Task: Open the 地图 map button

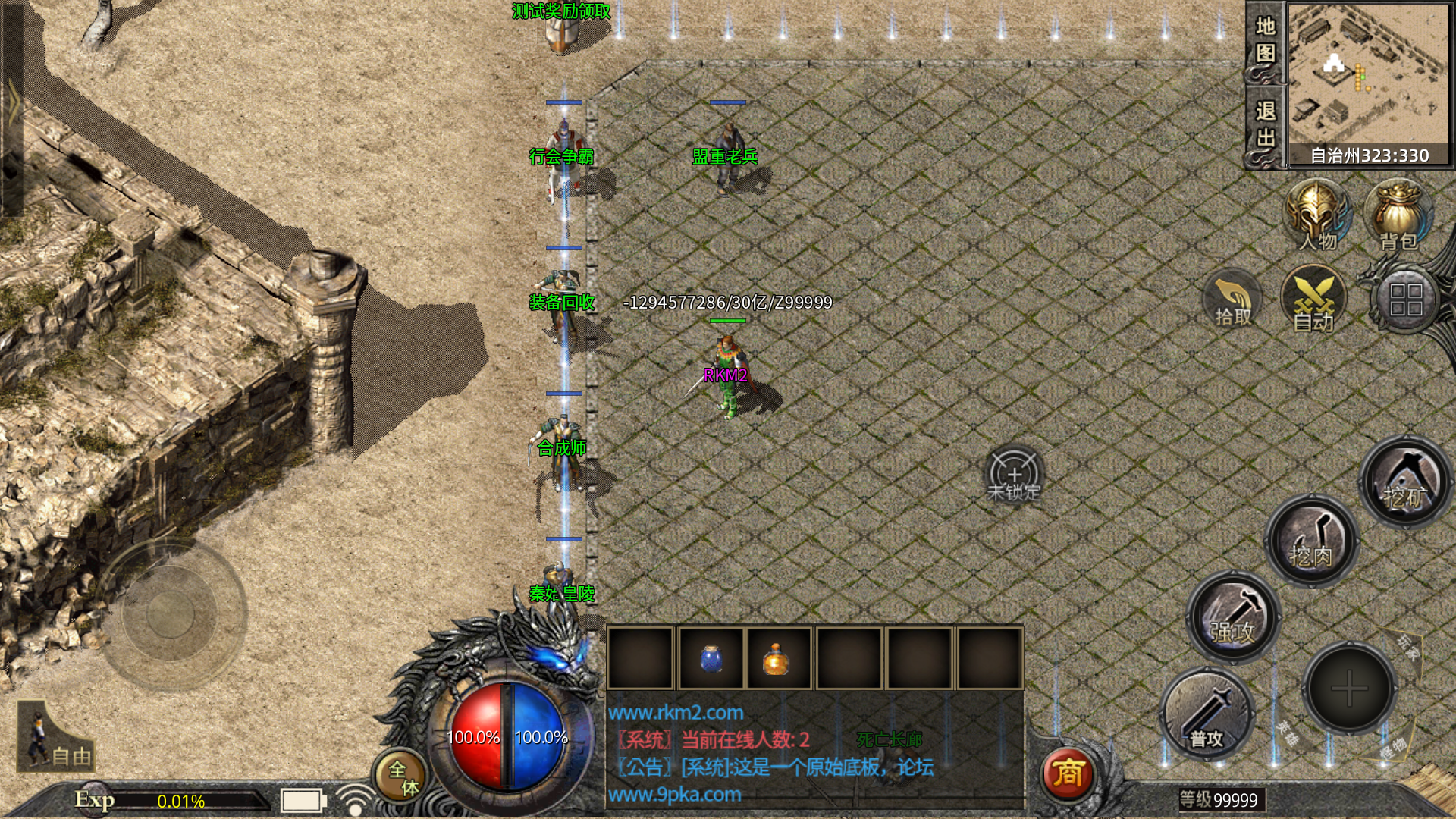Action: pos(1265,42)
